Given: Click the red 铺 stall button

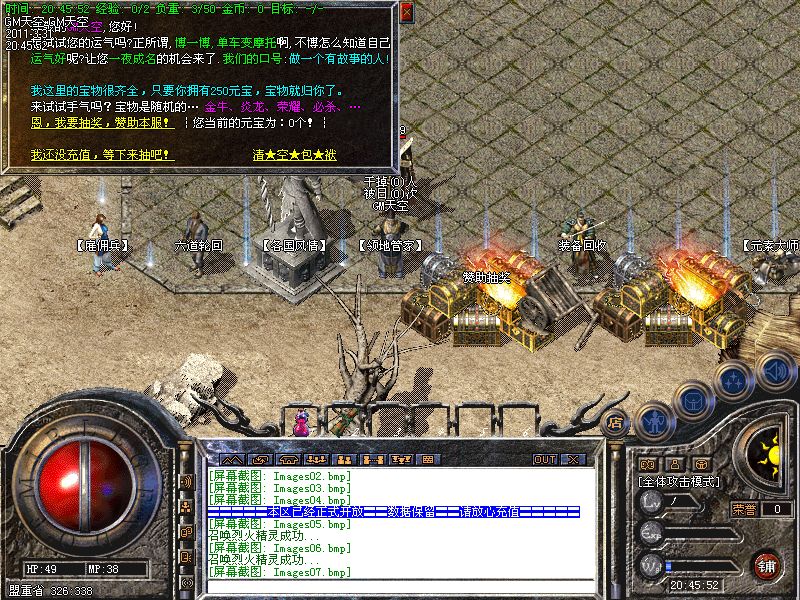Looking at the screenshot, I should 767,565.
